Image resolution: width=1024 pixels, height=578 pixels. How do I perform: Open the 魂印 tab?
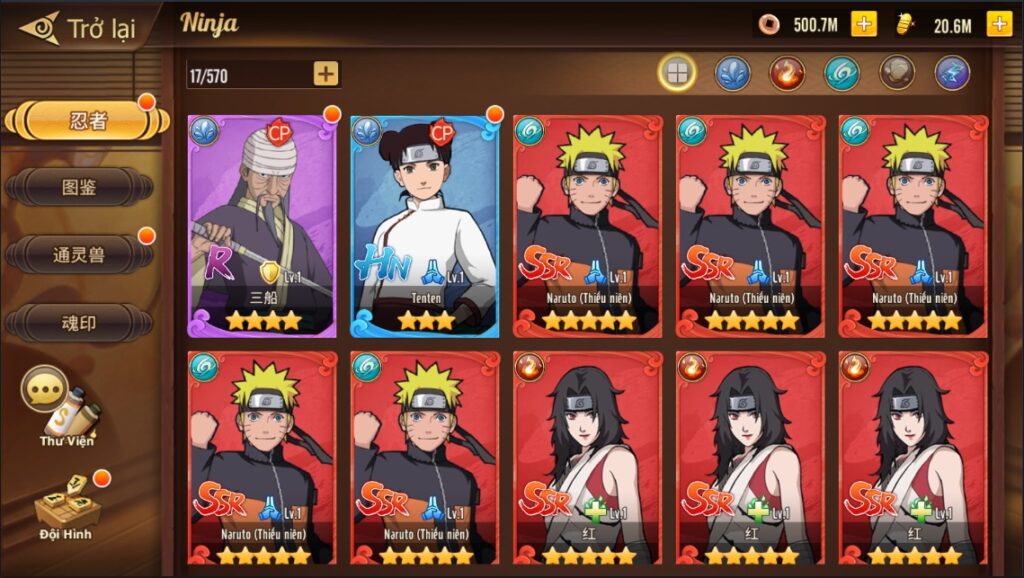click(x=80, y=323)
